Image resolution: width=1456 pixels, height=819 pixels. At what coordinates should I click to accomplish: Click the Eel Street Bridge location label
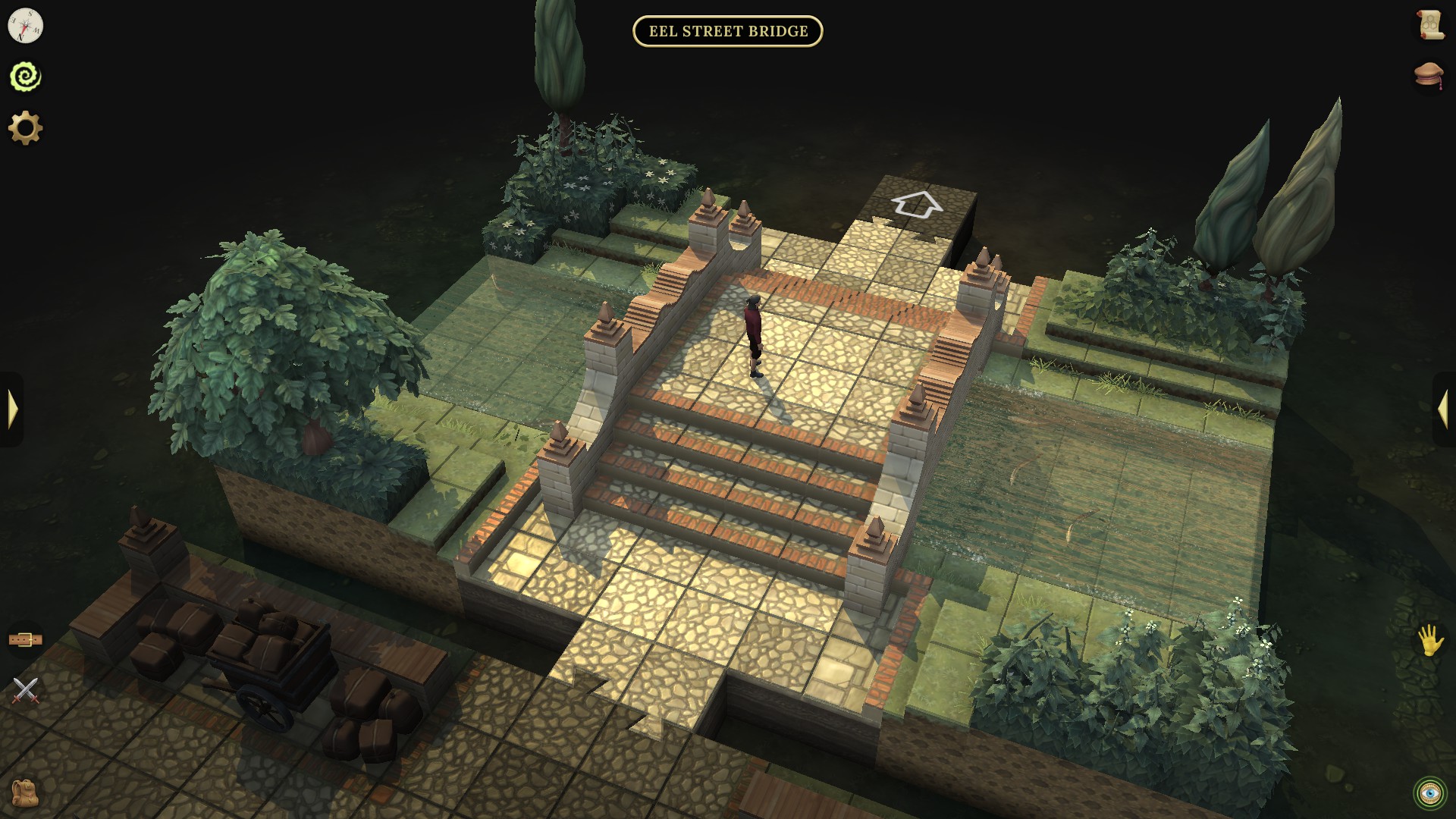point(728,31)
